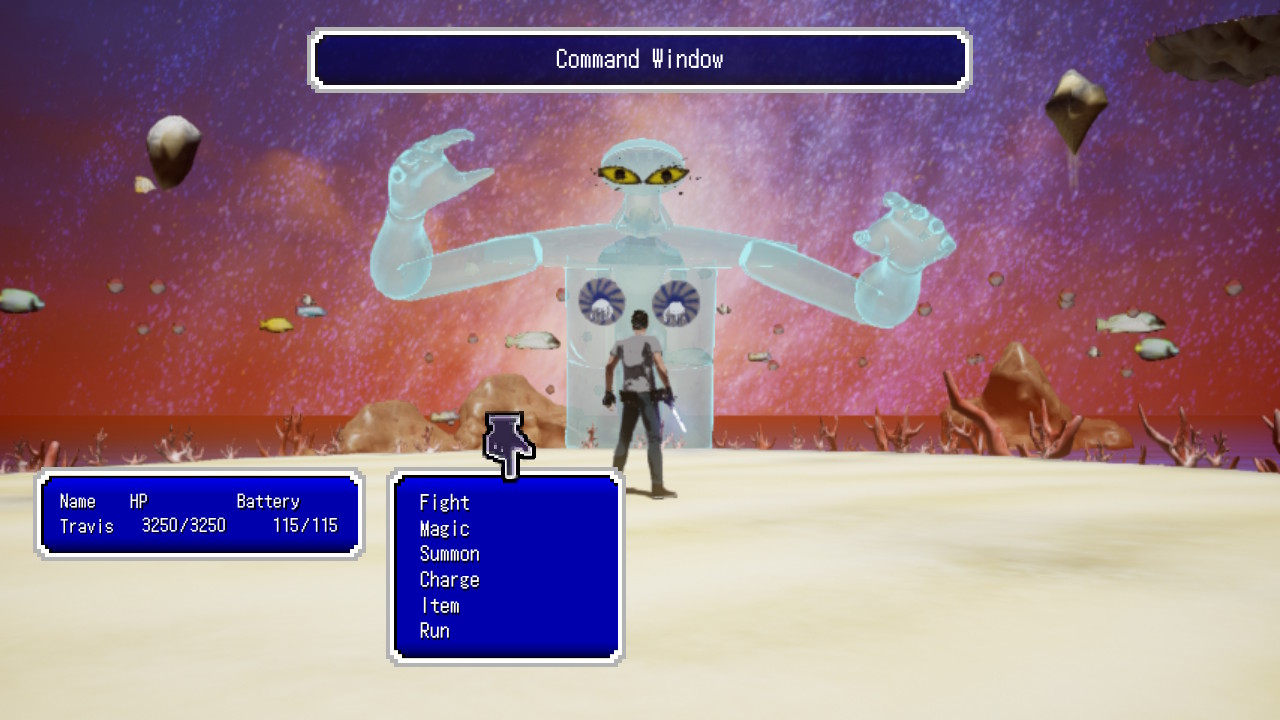This screenshot has height=720, width=1280.
Task: Open the Item menu
Action: [440, 605]
